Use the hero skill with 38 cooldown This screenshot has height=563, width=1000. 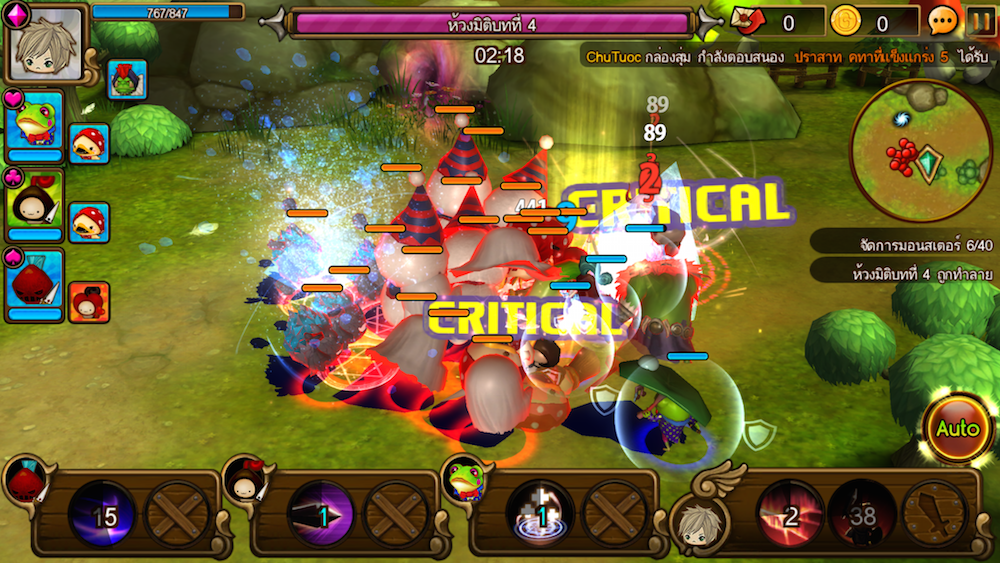(x=862, y=514)
